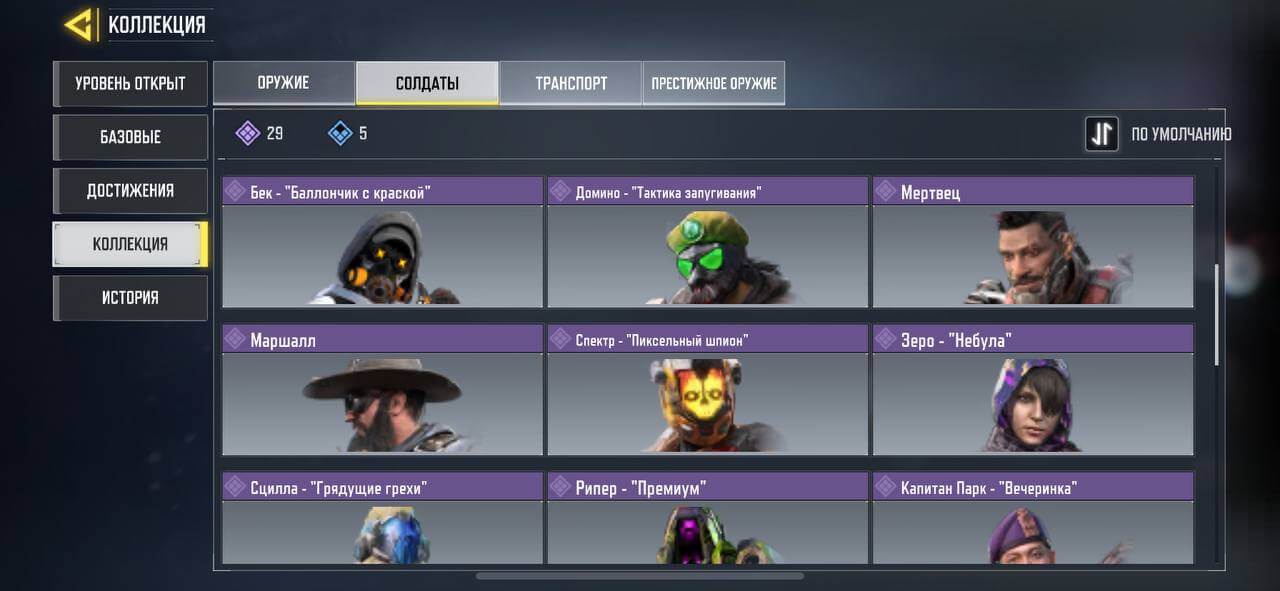Open the Престижное оружие tab
This screenshot has width=1280, height=591.
(714, 83)
